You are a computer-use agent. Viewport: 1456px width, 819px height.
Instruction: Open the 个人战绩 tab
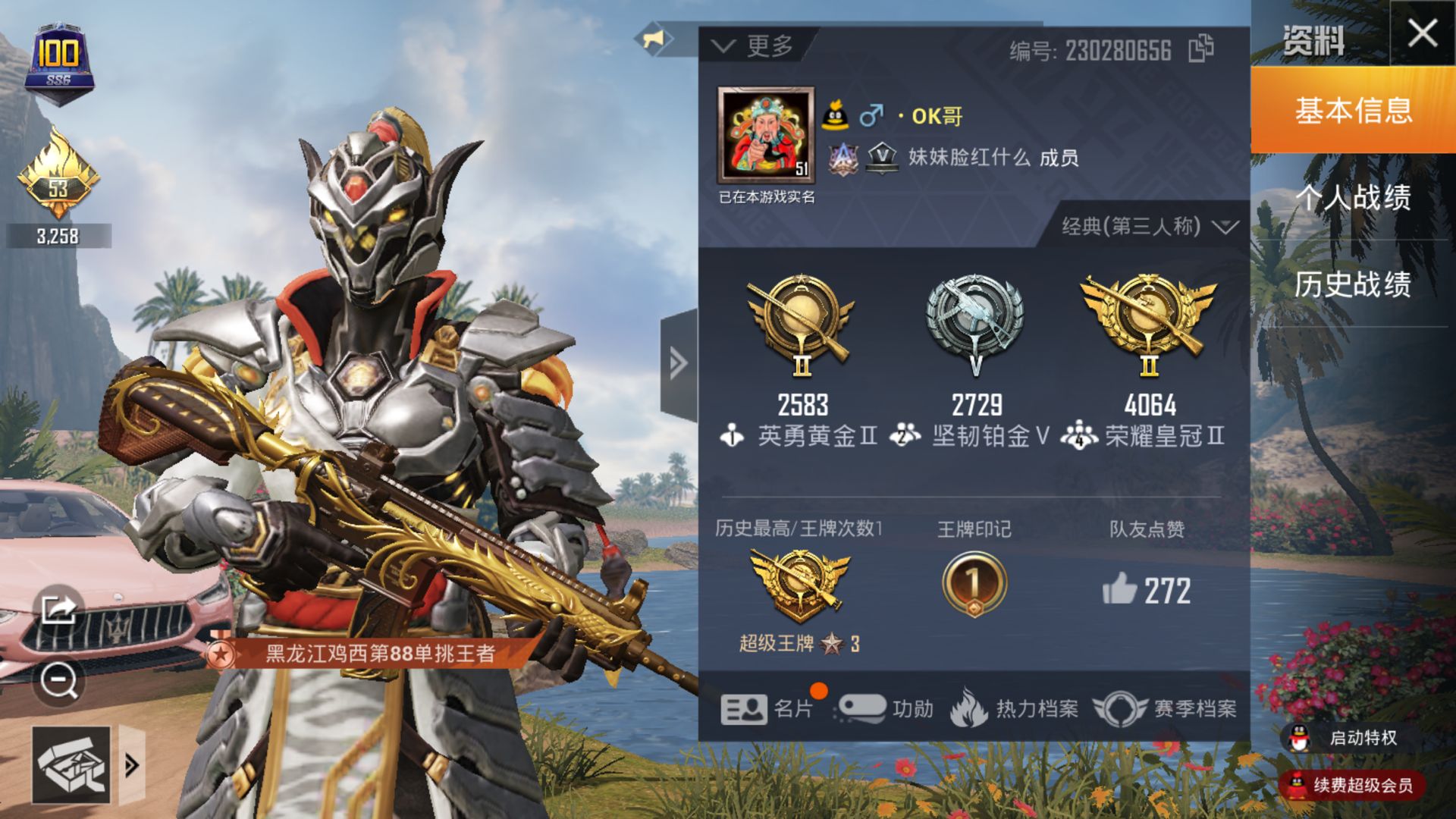click(x=1353, y=198)
